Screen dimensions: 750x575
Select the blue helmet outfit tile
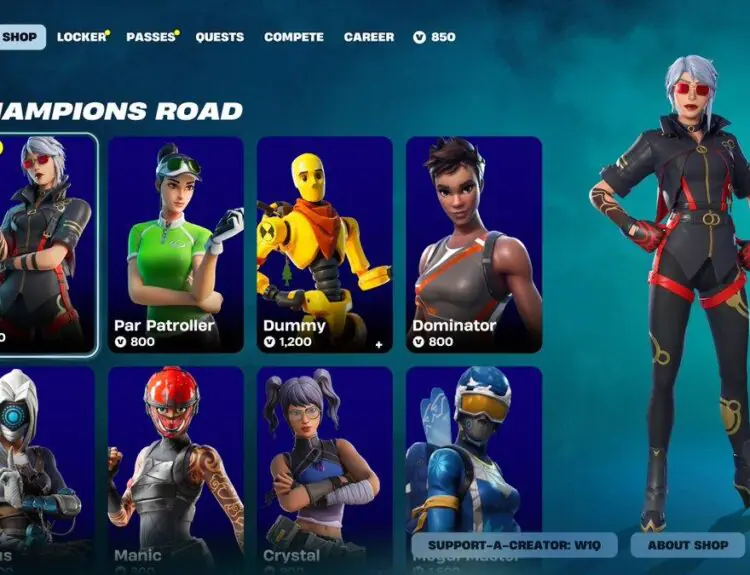pos(474,450)
